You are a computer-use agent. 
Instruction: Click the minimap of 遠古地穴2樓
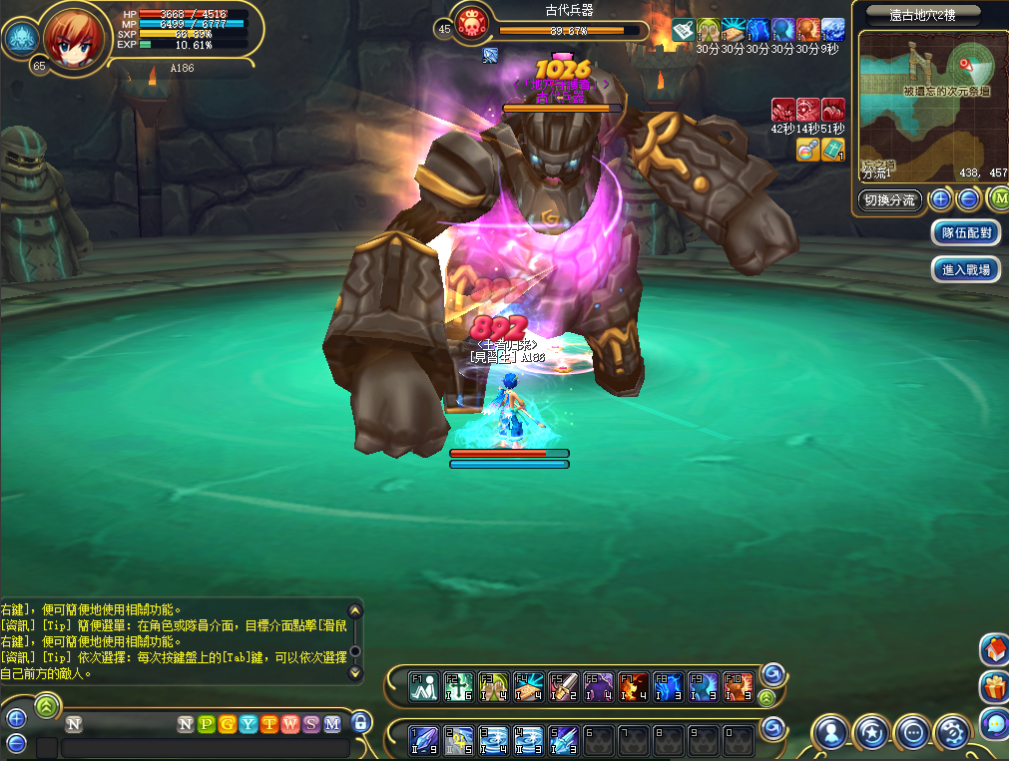point(930,110)
